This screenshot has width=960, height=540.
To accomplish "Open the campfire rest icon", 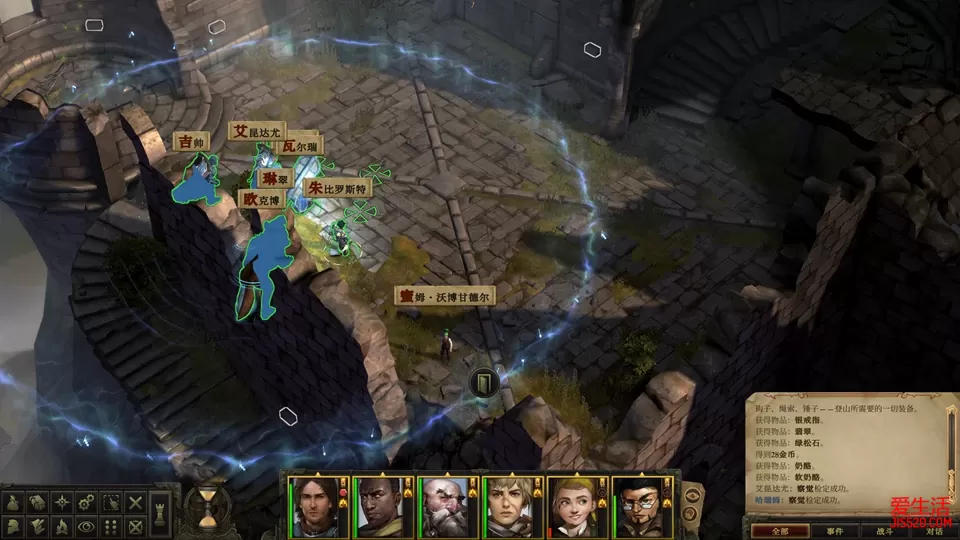I will [62, 525].
